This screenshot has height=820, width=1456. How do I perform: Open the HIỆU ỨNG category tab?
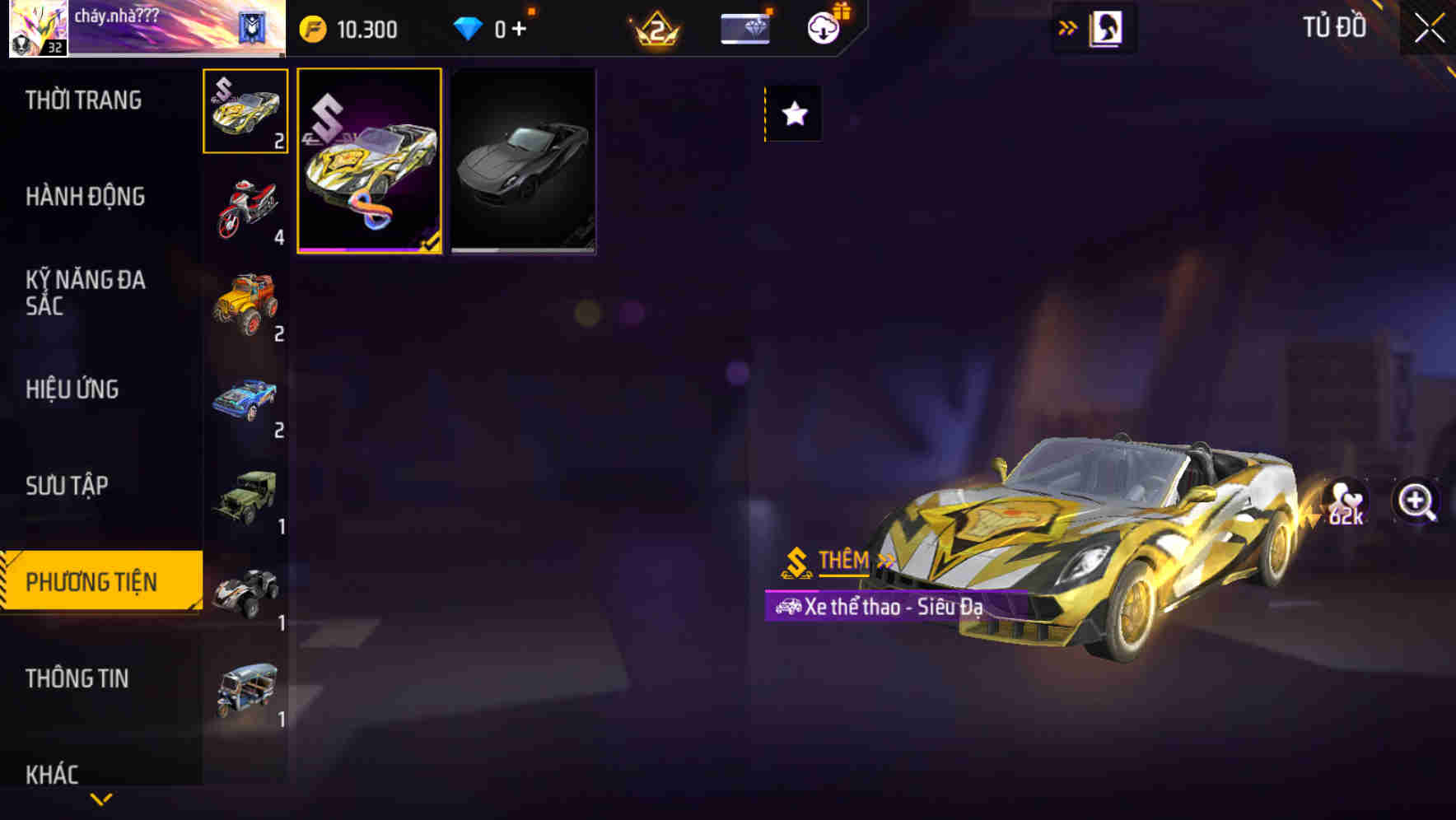[x=72, y=389]
